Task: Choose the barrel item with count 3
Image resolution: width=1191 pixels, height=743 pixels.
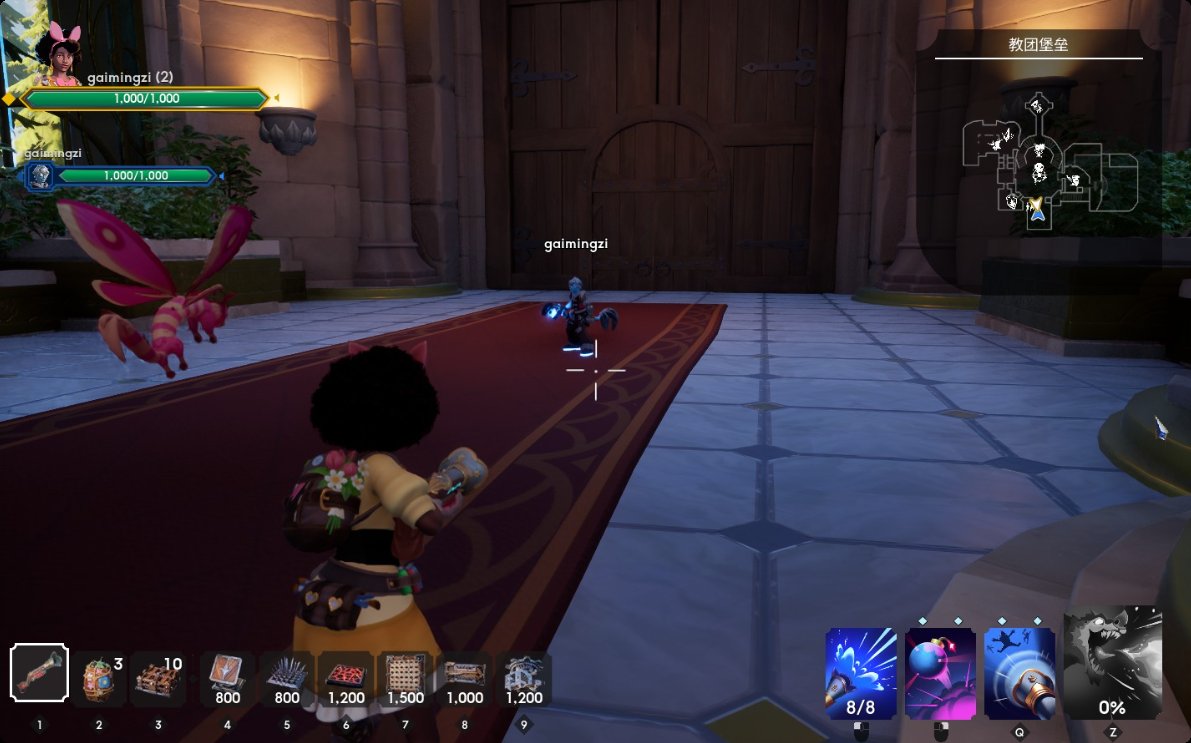Action: [99, 678]
